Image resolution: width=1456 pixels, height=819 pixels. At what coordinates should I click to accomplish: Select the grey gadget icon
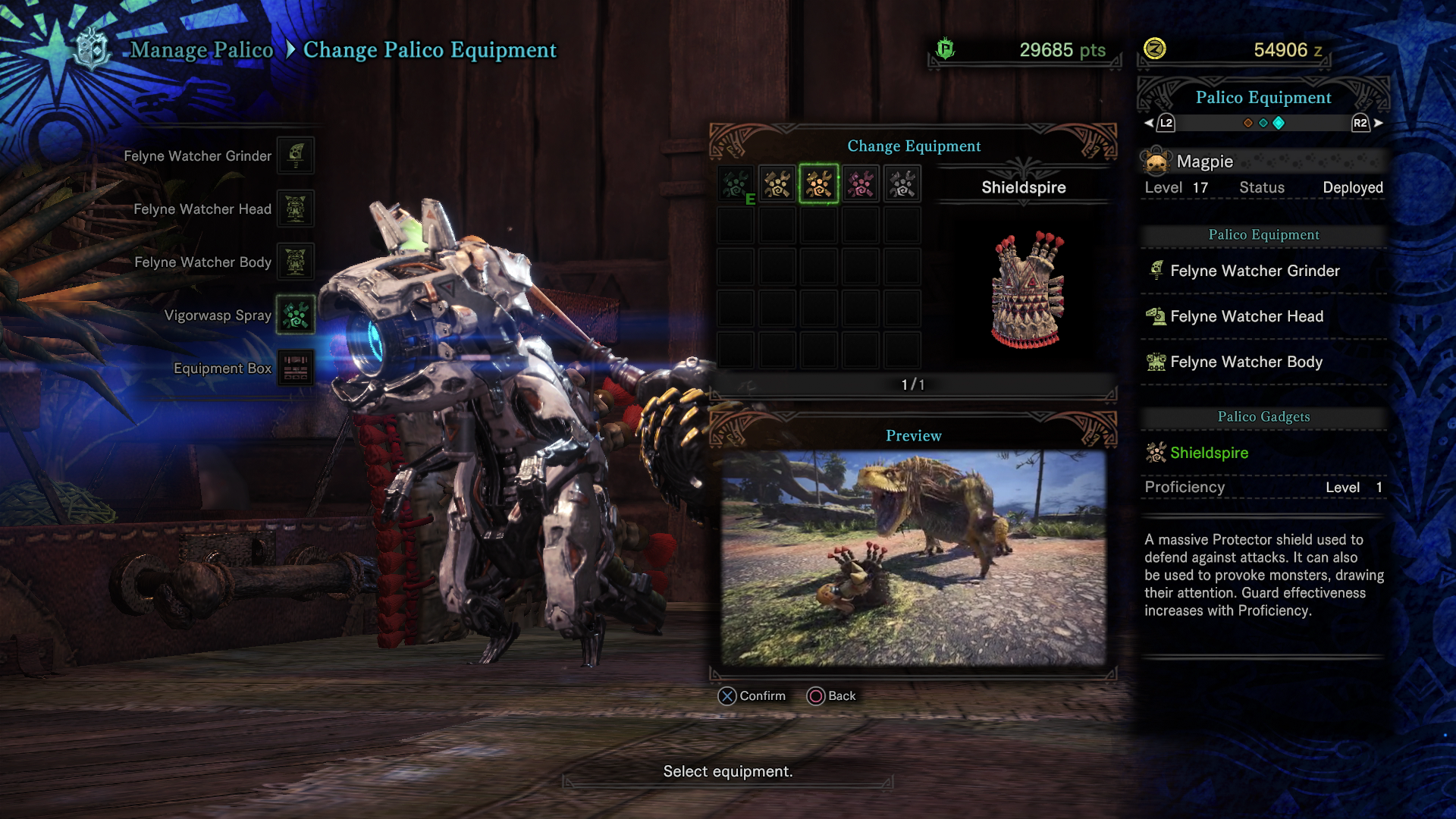pos(902,184)
